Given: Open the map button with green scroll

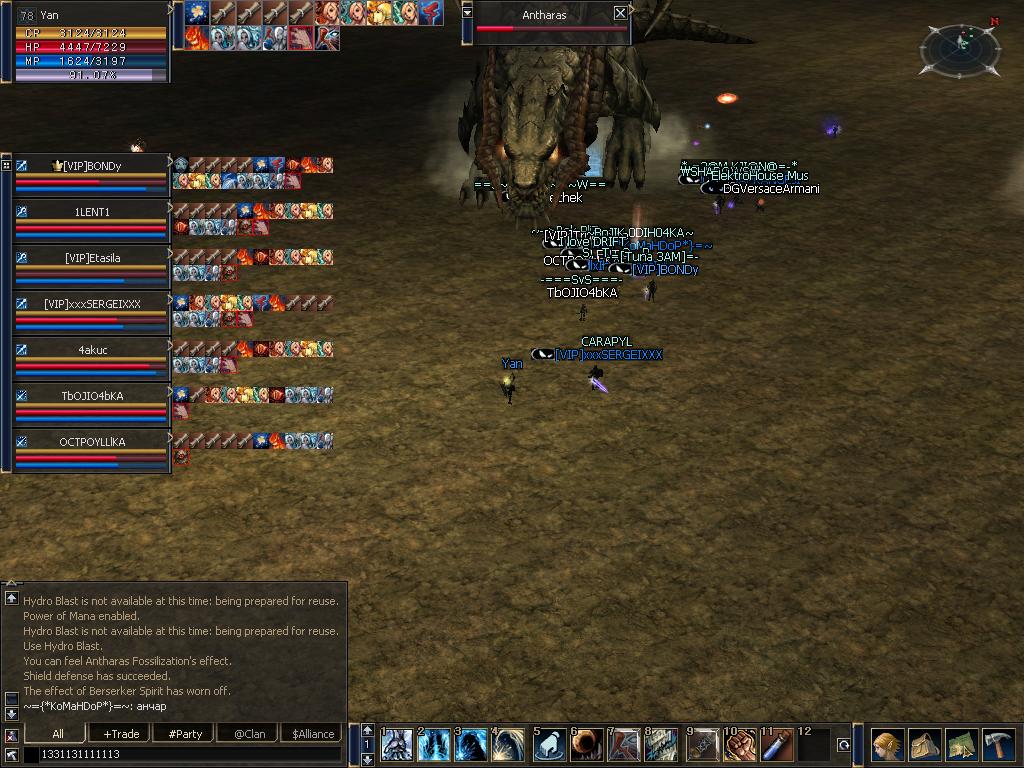Looking at the screenshot, I should (x=961, y=746).
